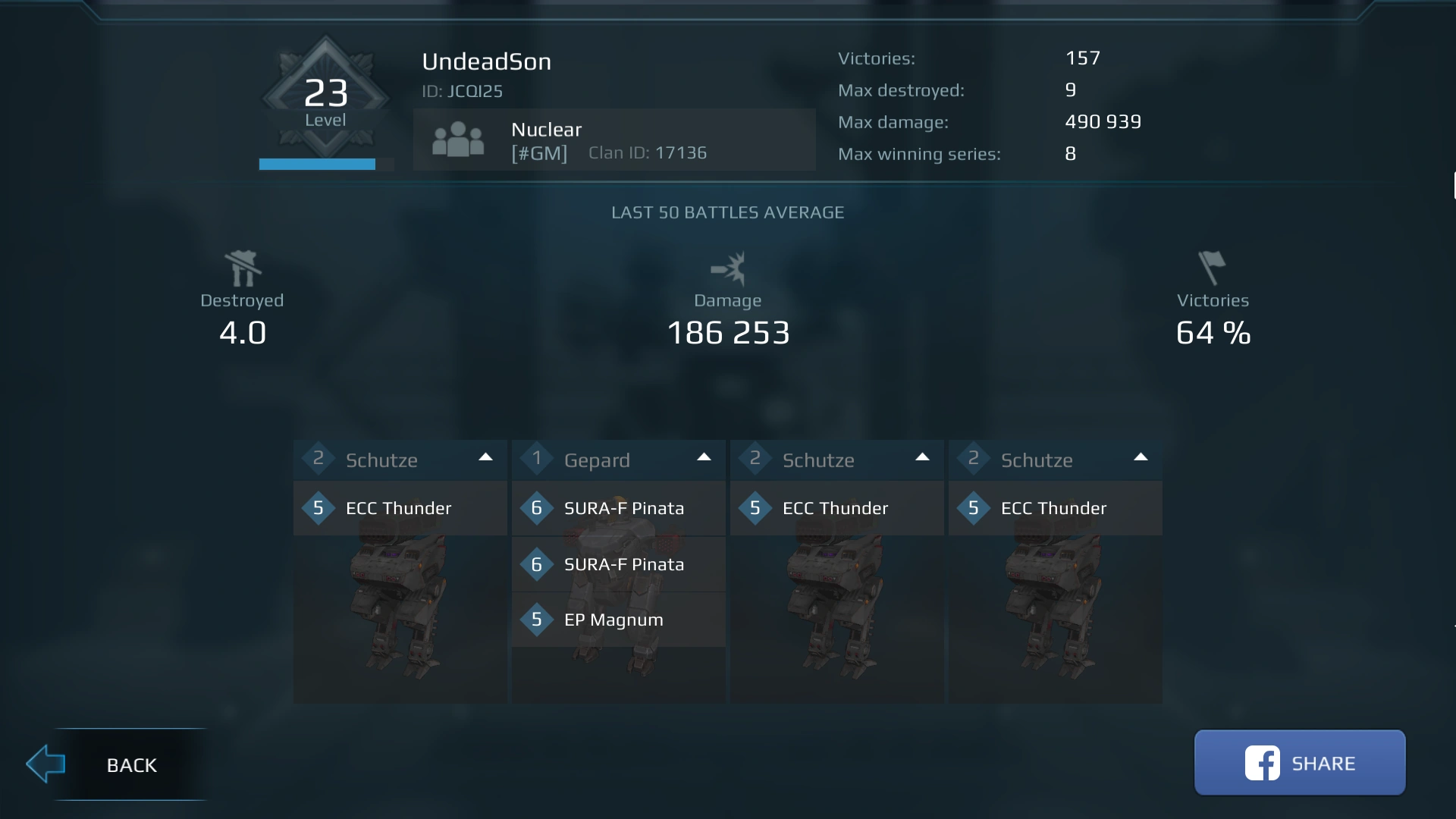Select the Gepard robot name header

click(x=598, y=460)
